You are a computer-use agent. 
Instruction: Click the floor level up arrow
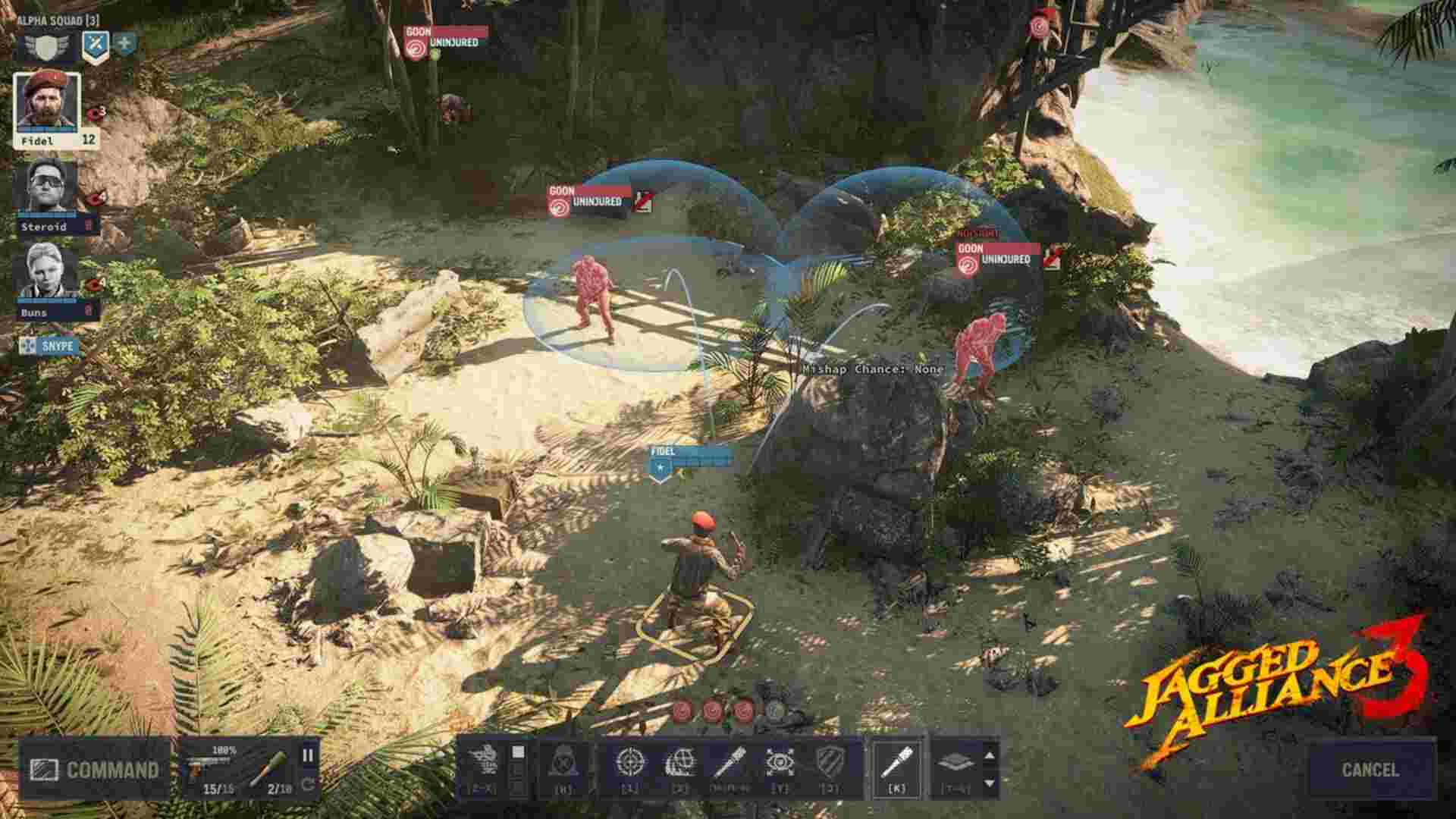click(990, 755)
